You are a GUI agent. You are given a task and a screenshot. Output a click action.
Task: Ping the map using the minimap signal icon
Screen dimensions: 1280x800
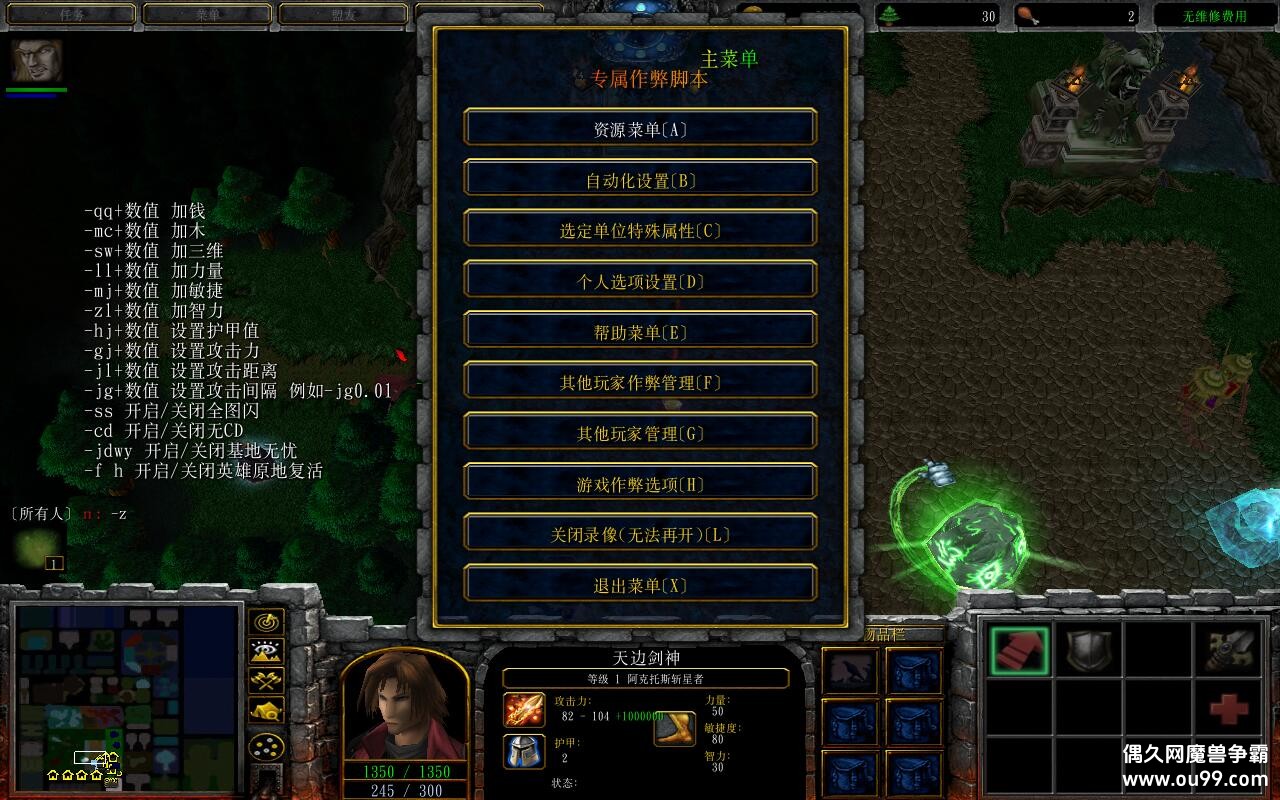(268, 622)
